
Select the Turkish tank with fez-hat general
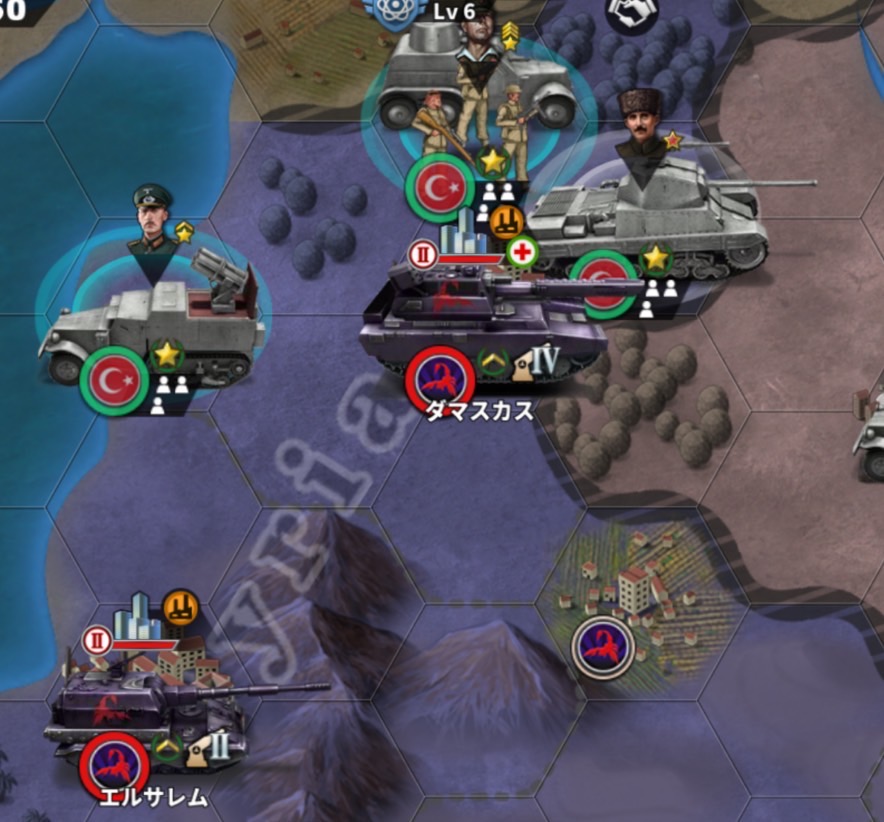click(650, 220)
